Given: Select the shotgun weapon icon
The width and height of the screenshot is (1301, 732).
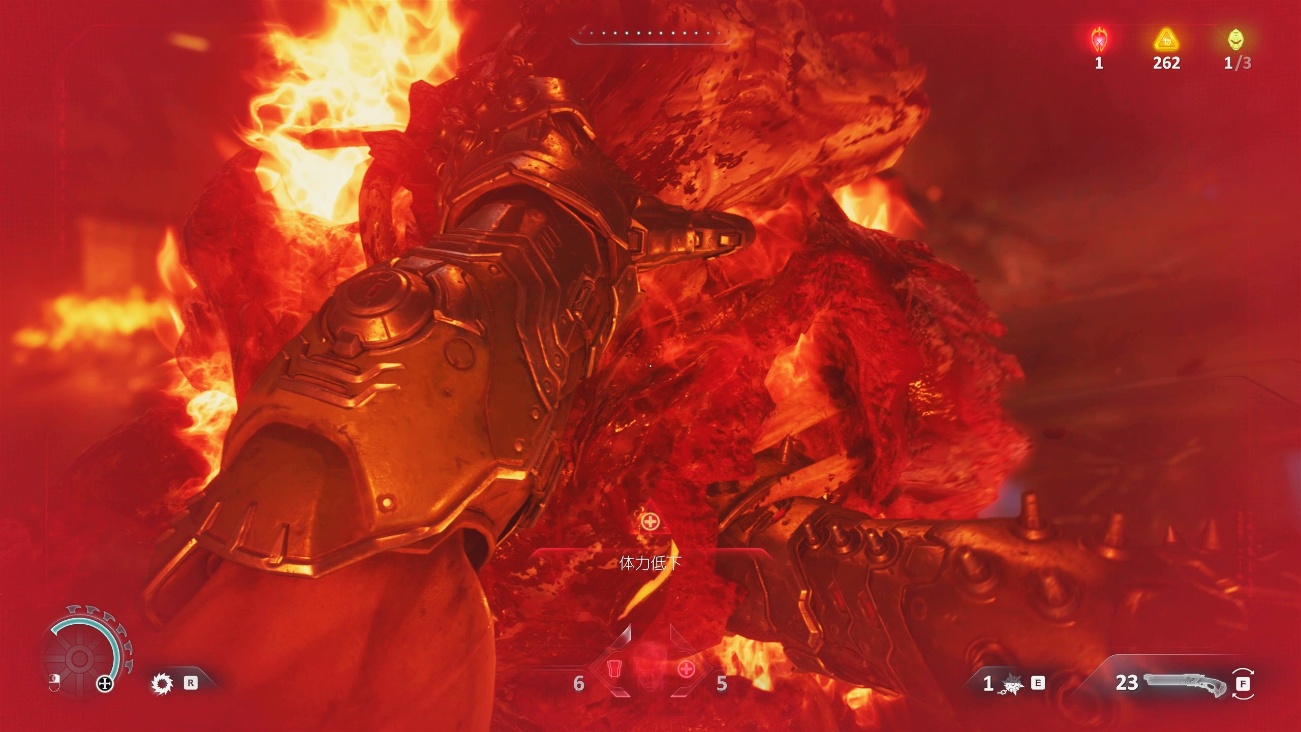Looking at the screenshot, I should coord(1184,683).
